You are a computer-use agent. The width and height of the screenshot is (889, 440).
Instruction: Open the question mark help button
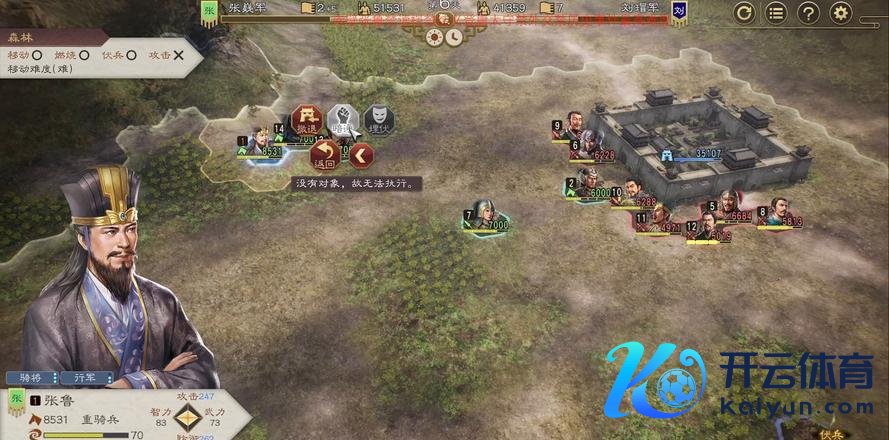pyautogui.click(x=808, y=13)
